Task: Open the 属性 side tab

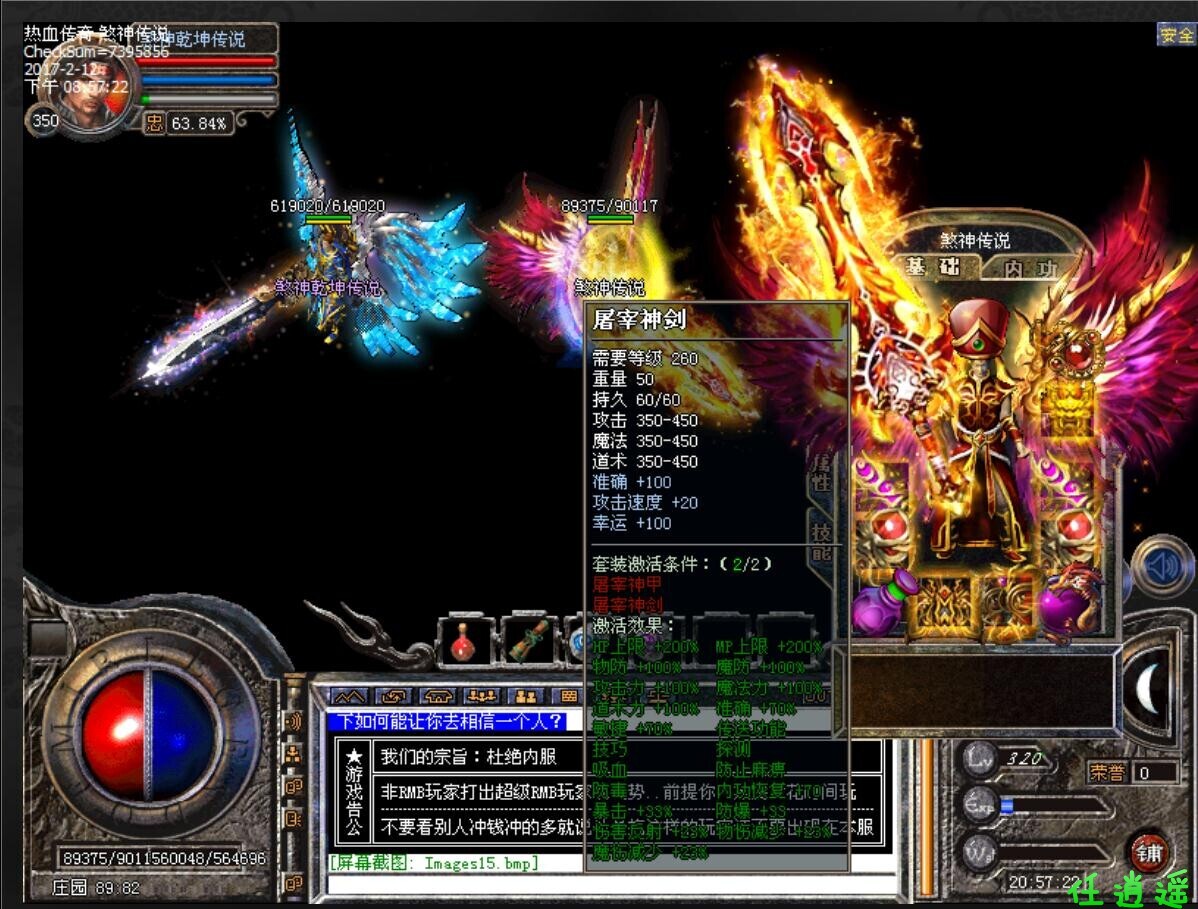Action: pos(820,470)
